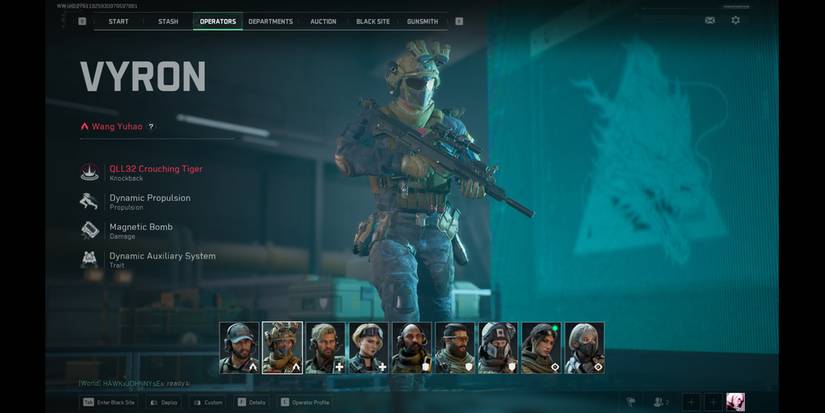Switch to the START tab
825x413 pixels.
pos(118,21)
